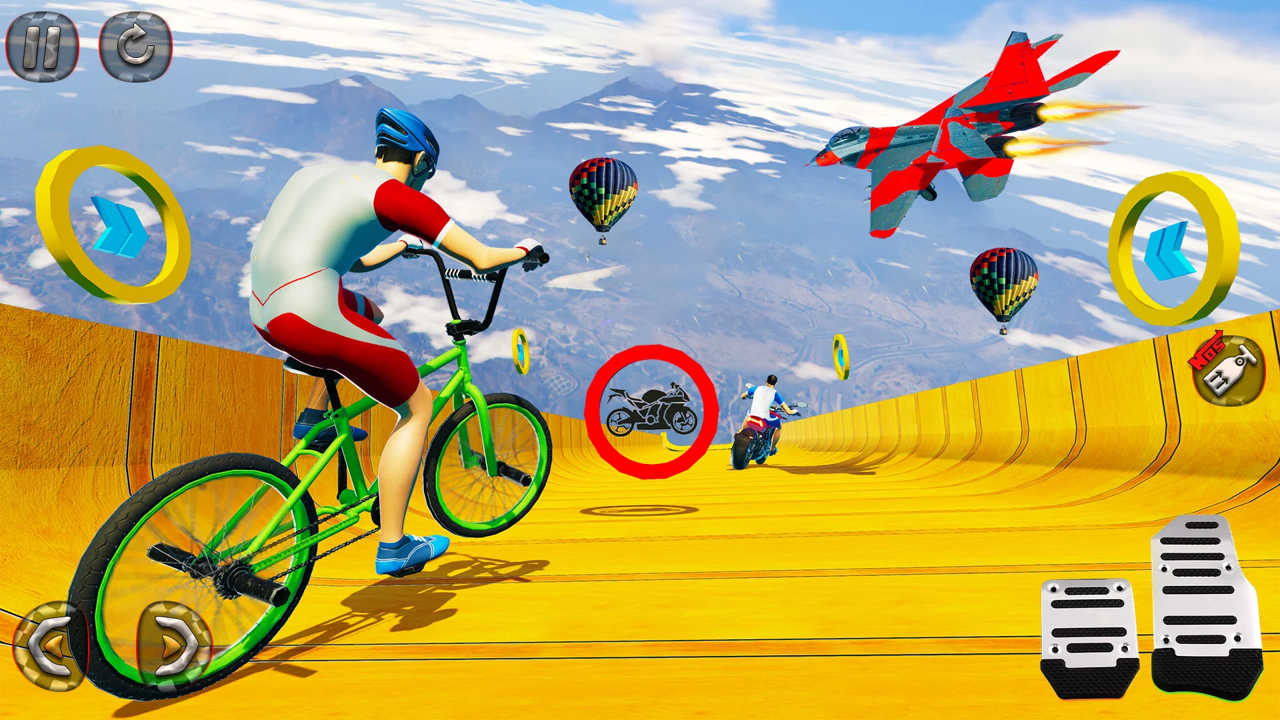Image resolution: width=1280 pixels, height=720 pixels.
Task: Click the collectible ring right of the red circle
Action: [840, 354]
